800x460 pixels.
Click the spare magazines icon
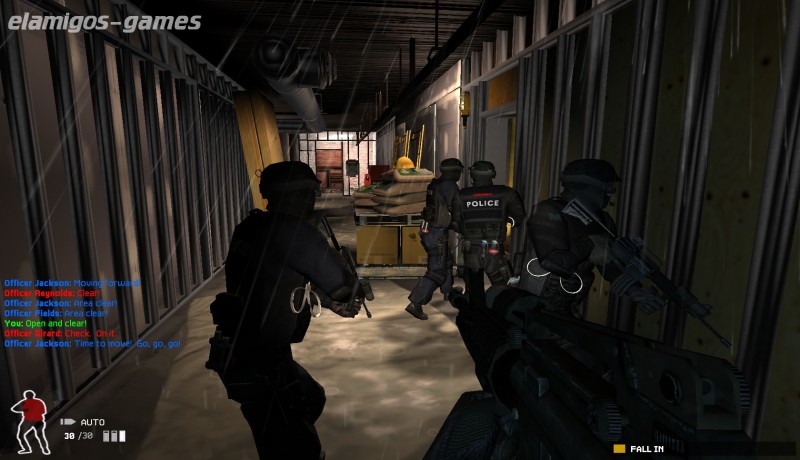[x=116, y=436]
